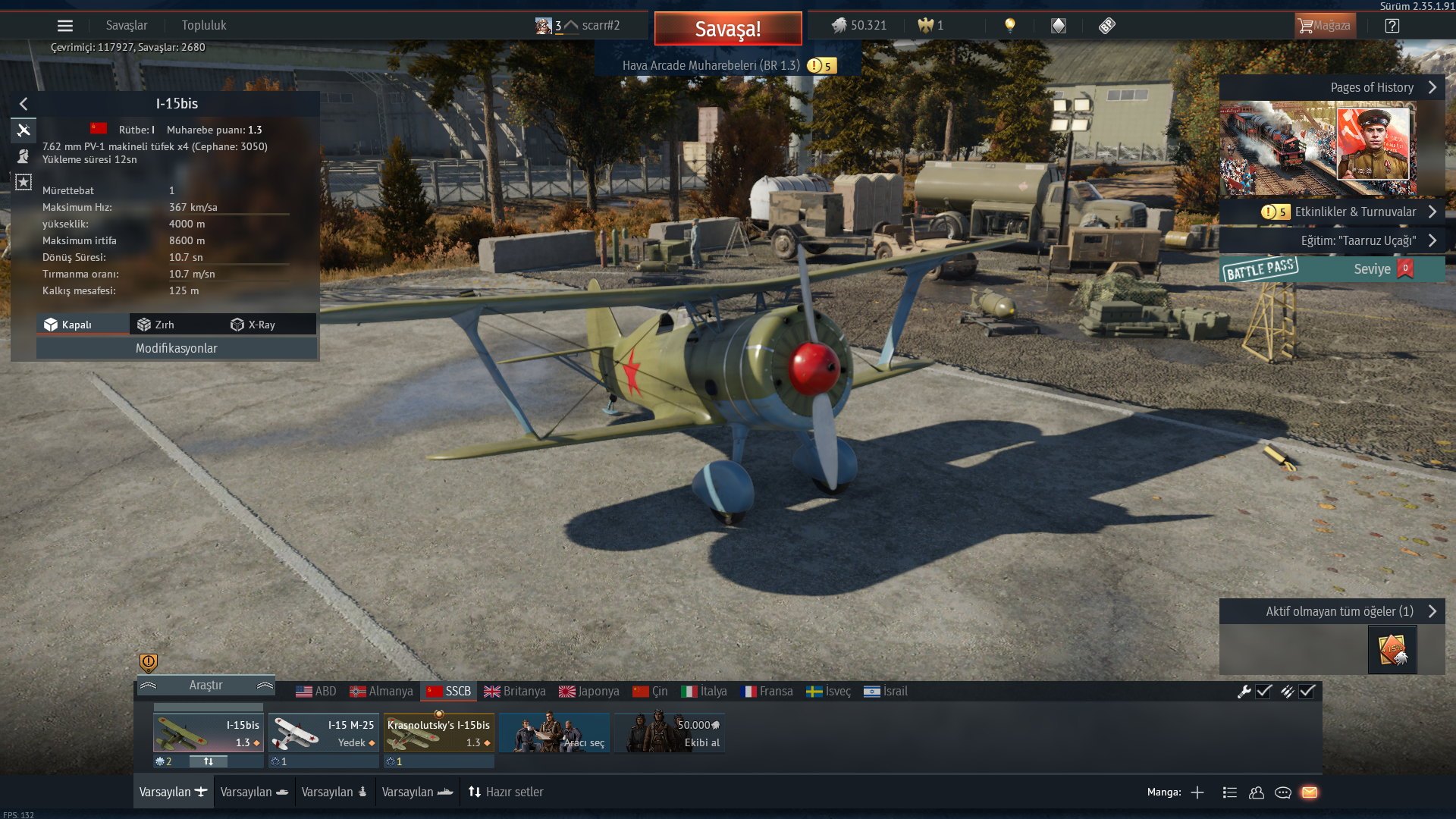Click the question mark help icon
Screen dimensions: 1456x819
(1392, 26)
